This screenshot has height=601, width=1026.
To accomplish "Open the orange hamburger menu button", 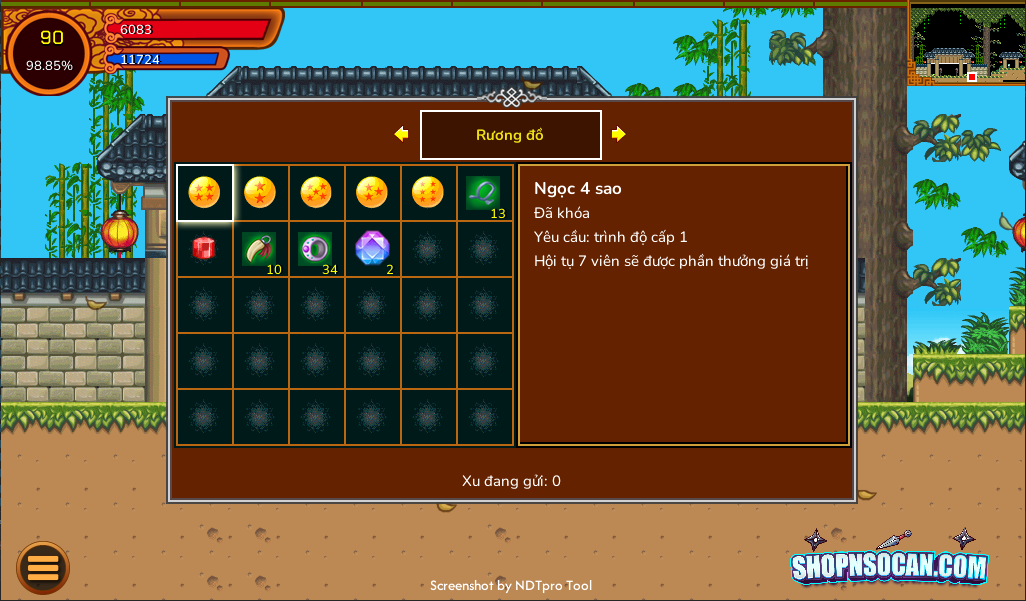I will pyautogui.click(x=43, y=568).
